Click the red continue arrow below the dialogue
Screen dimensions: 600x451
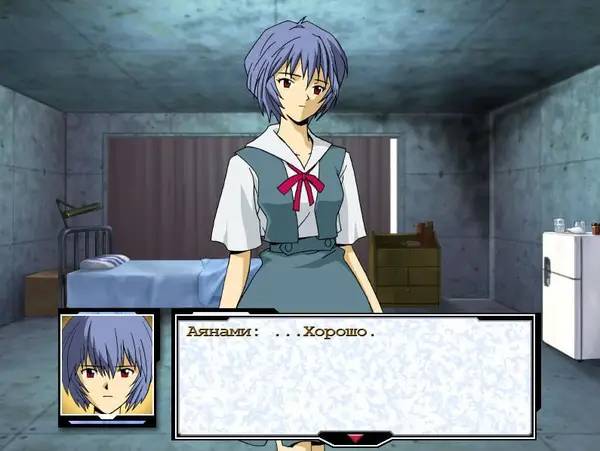[x=353, y=437]
